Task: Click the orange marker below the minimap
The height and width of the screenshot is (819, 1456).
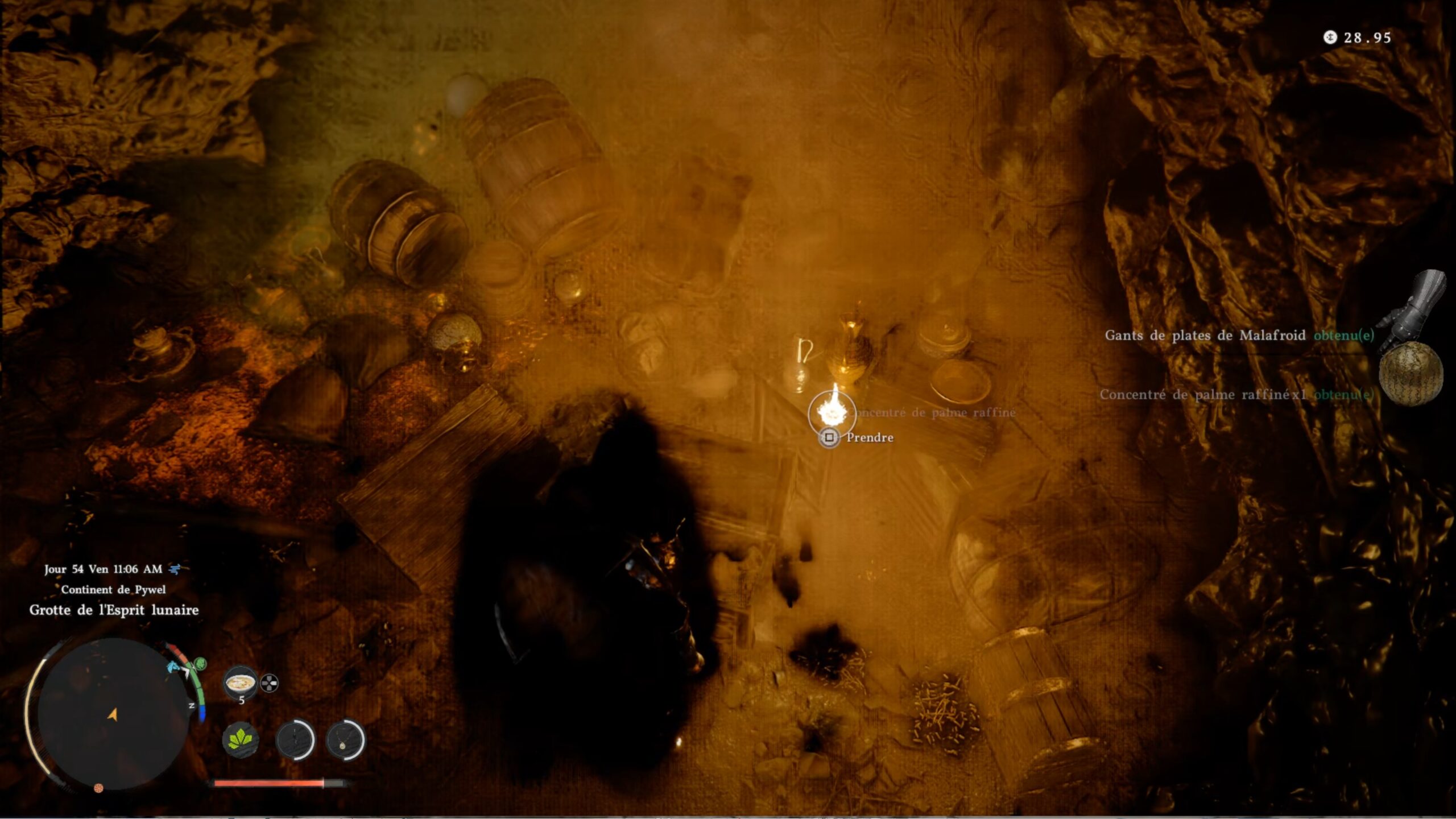Action: (x=98, y=788)
